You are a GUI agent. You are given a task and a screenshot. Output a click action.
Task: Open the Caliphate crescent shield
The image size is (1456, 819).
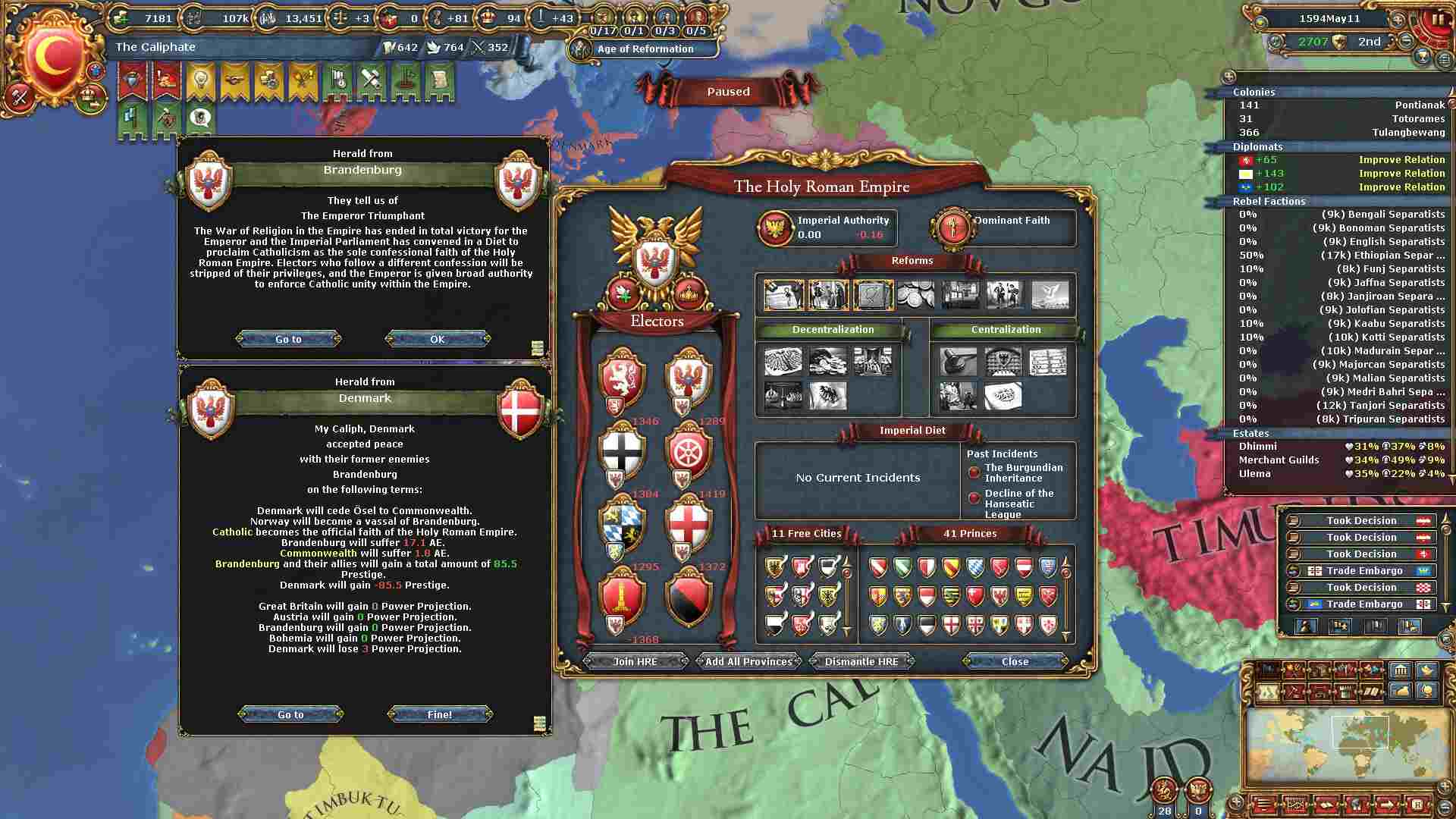(55, 57)
